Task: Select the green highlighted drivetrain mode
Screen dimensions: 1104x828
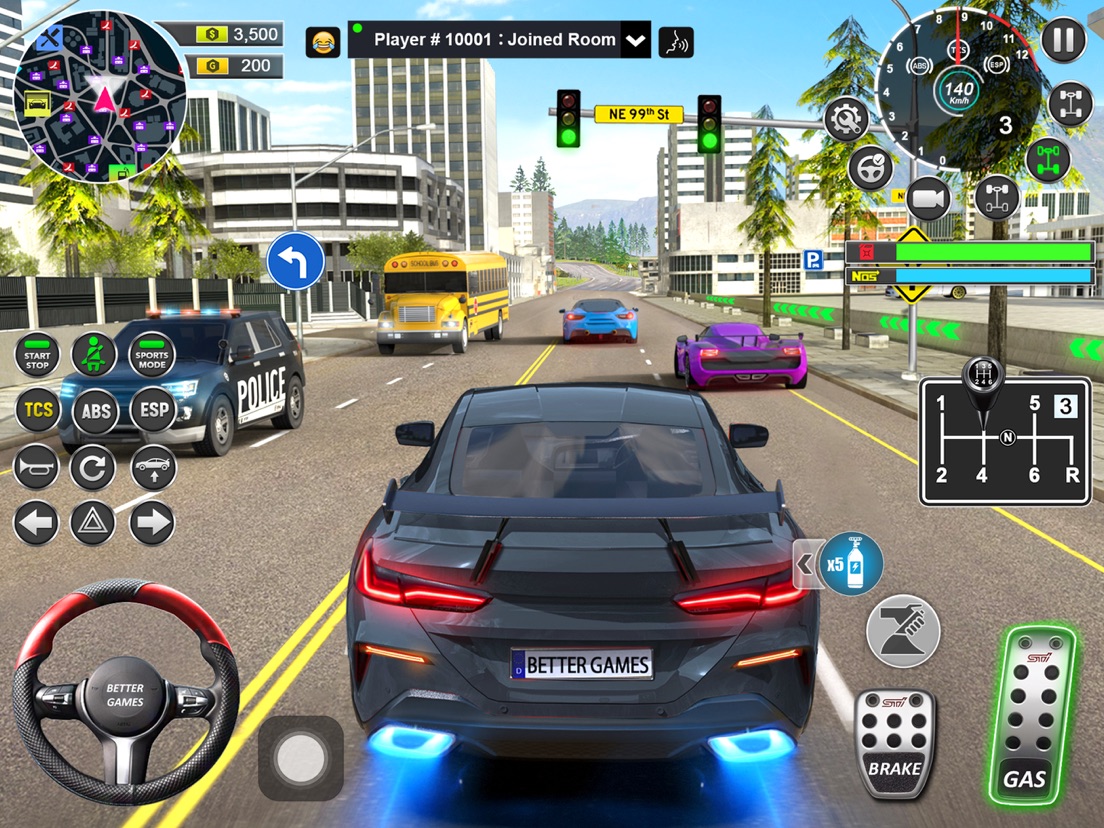Action: point(1047,160)
